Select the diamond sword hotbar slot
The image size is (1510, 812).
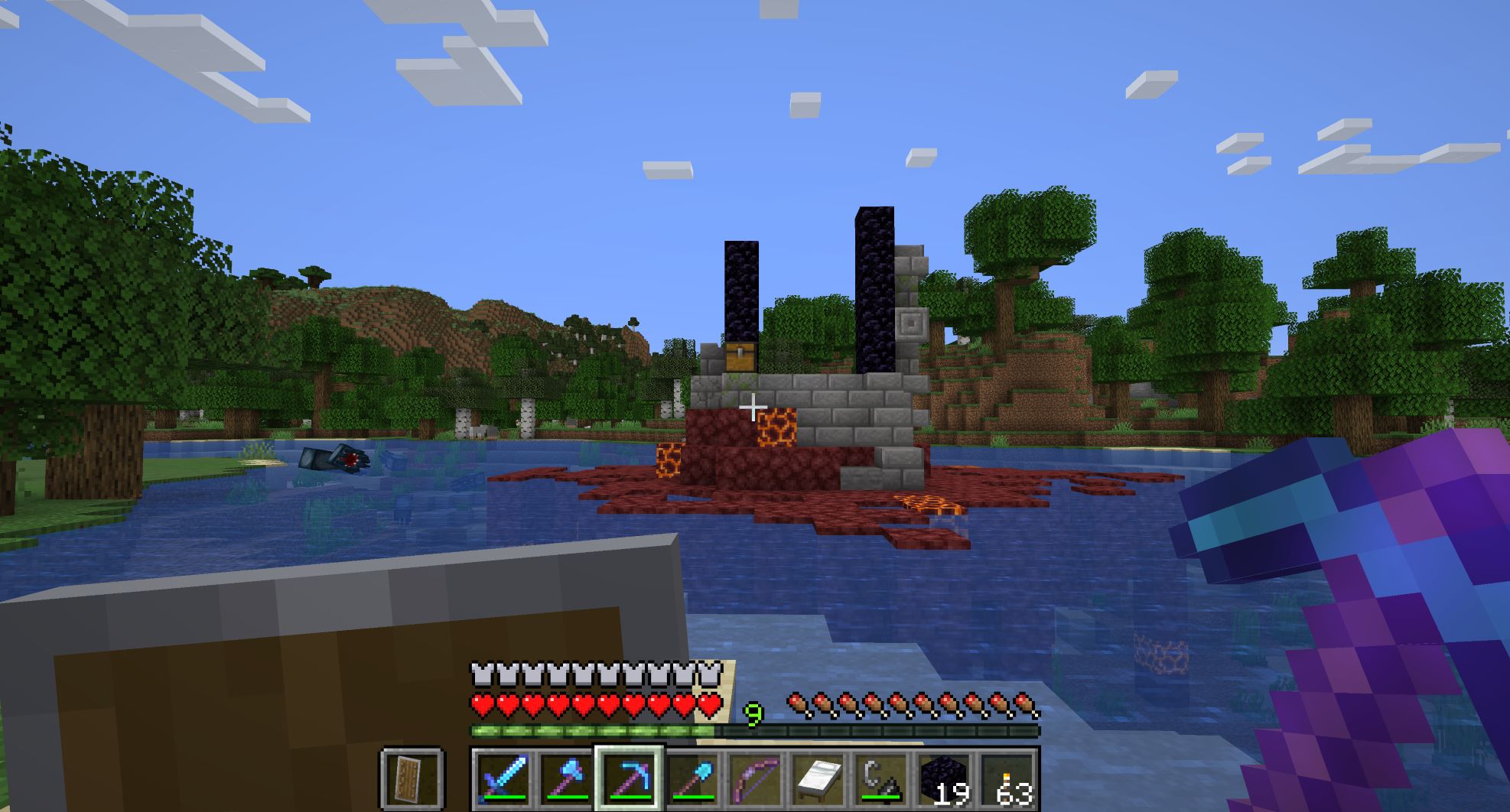click(503, 778)
